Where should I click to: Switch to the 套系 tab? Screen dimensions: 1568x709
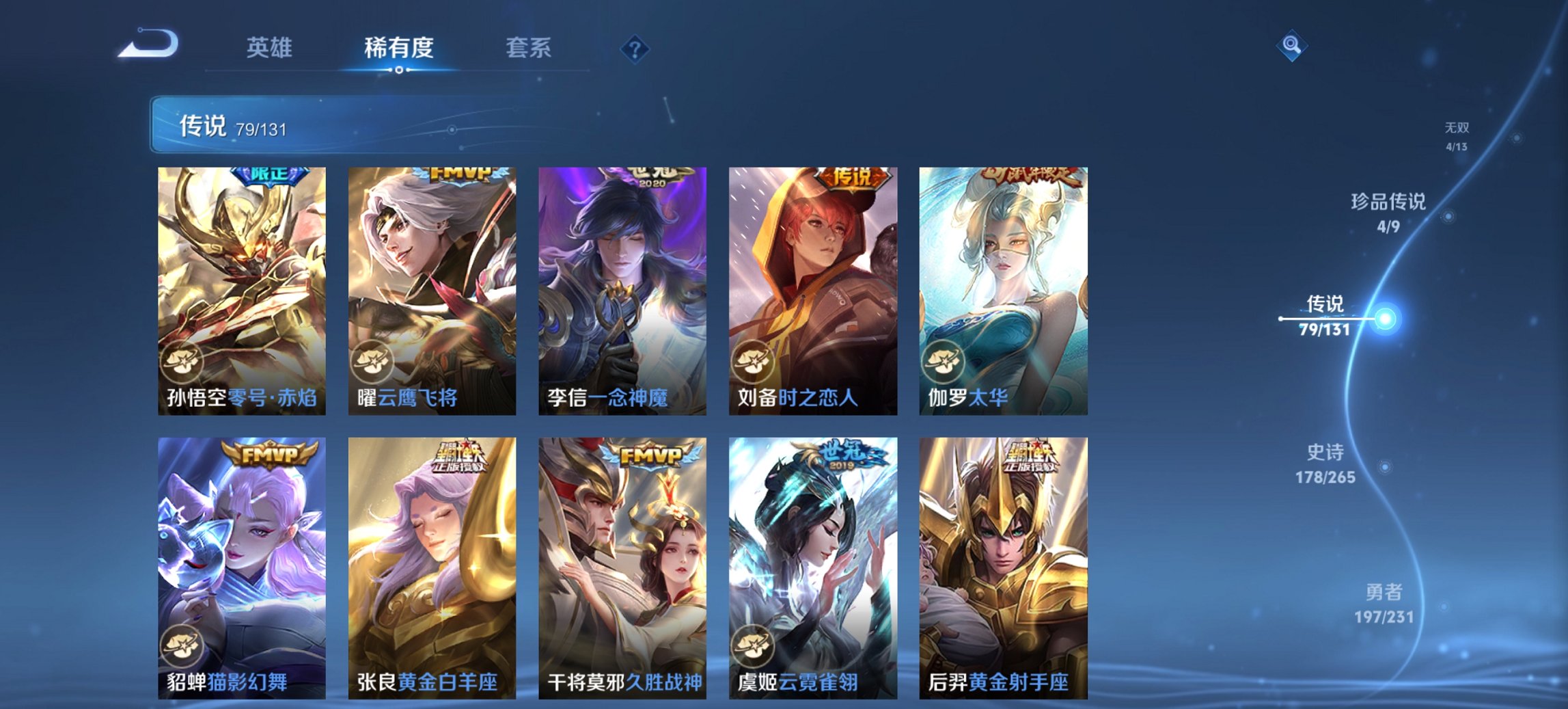coord(529,48)
